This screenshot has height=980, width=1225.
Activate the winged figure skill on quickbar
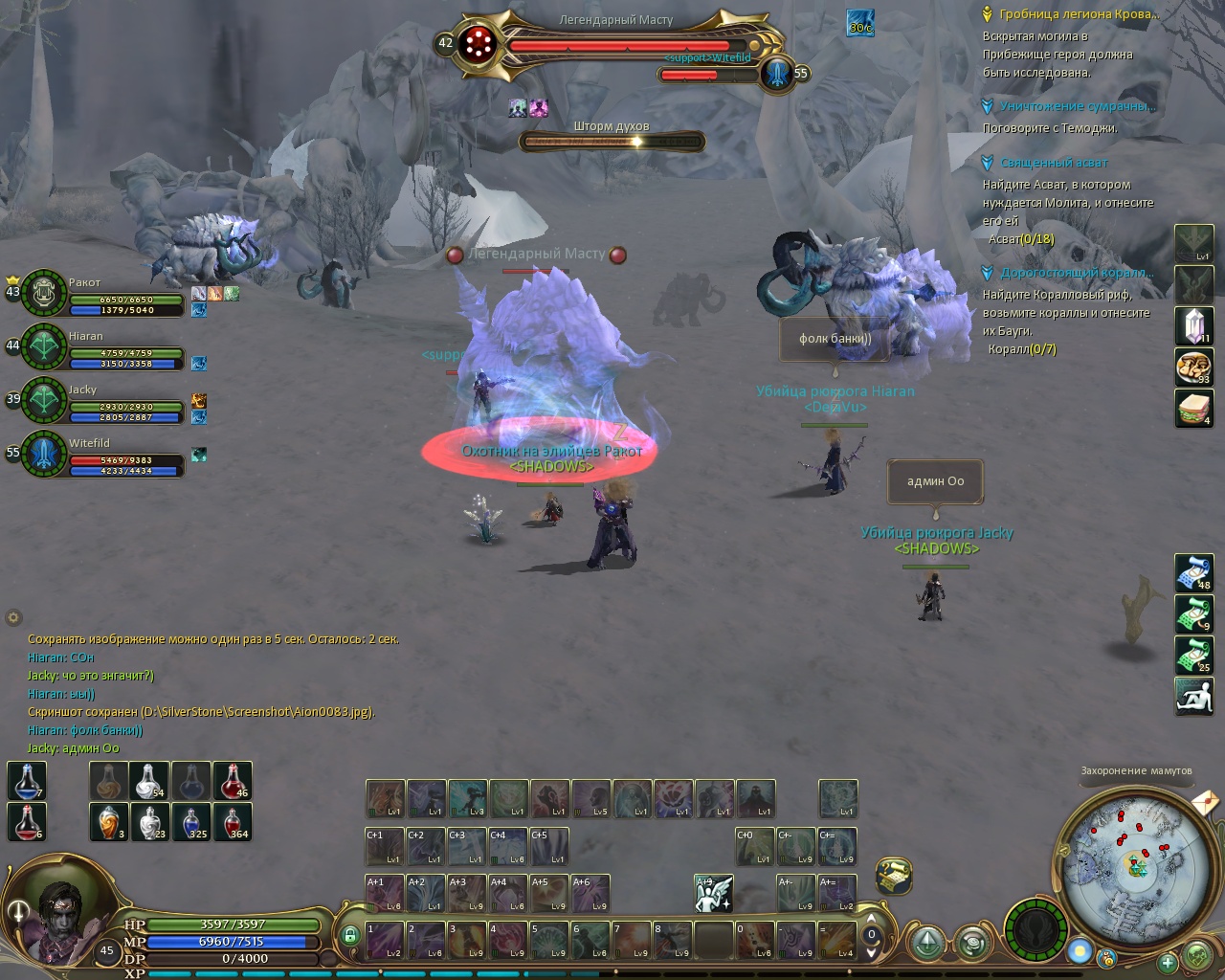714,893
